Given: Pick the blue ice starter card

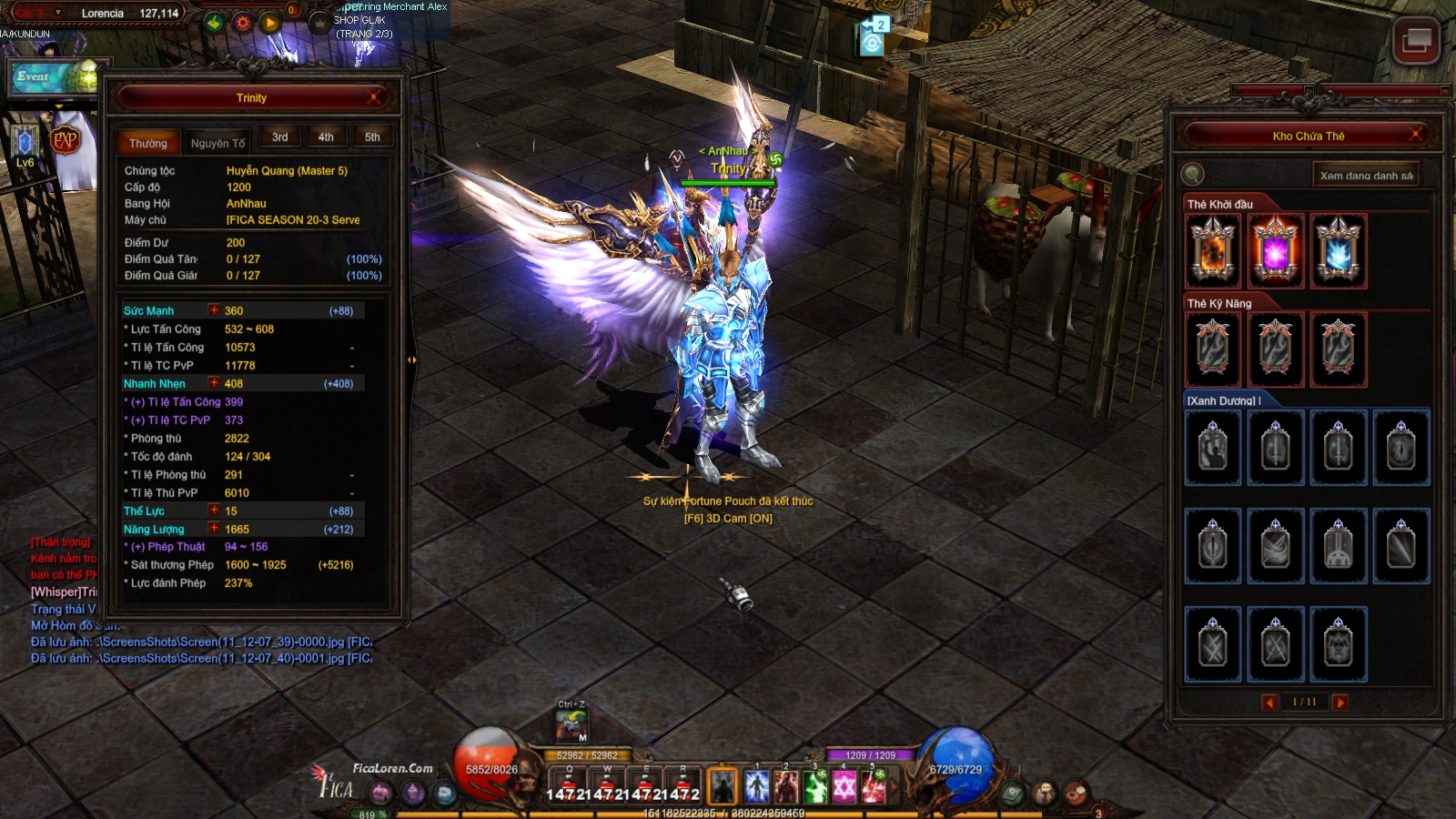Looking at the screenshot, I should coord(1338,251).
